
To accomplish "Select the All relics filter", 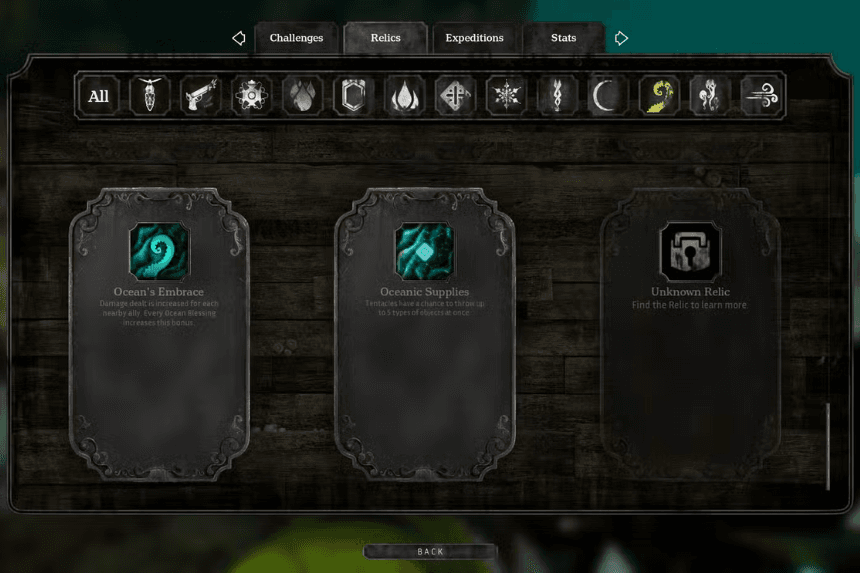I will coord(99,96).
